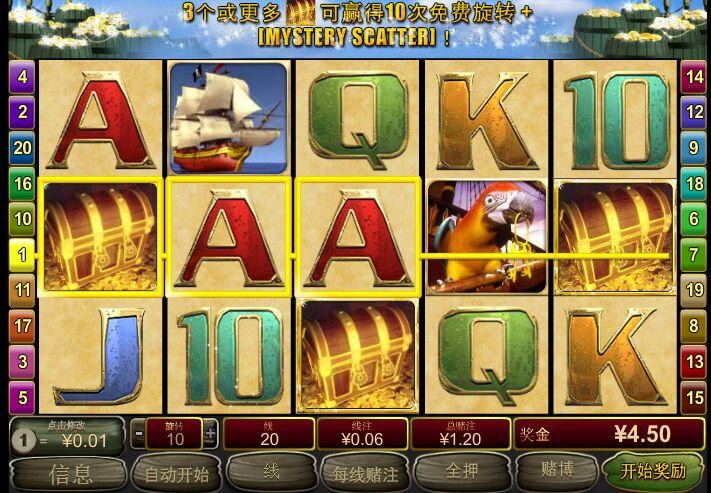Select payline number 15 marker
This screenshot has height=493, width=711.
point(693,397)
